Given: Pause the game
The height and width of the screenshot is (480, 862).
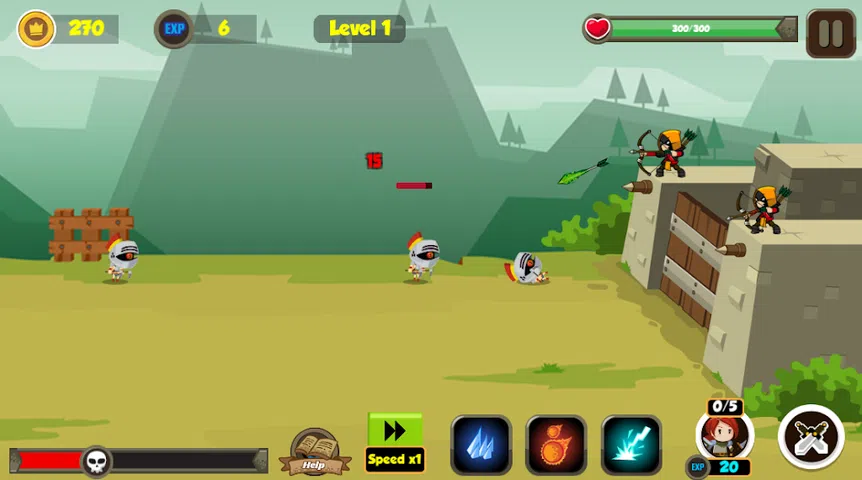Looking at the screenshot, I should (830, 33).
